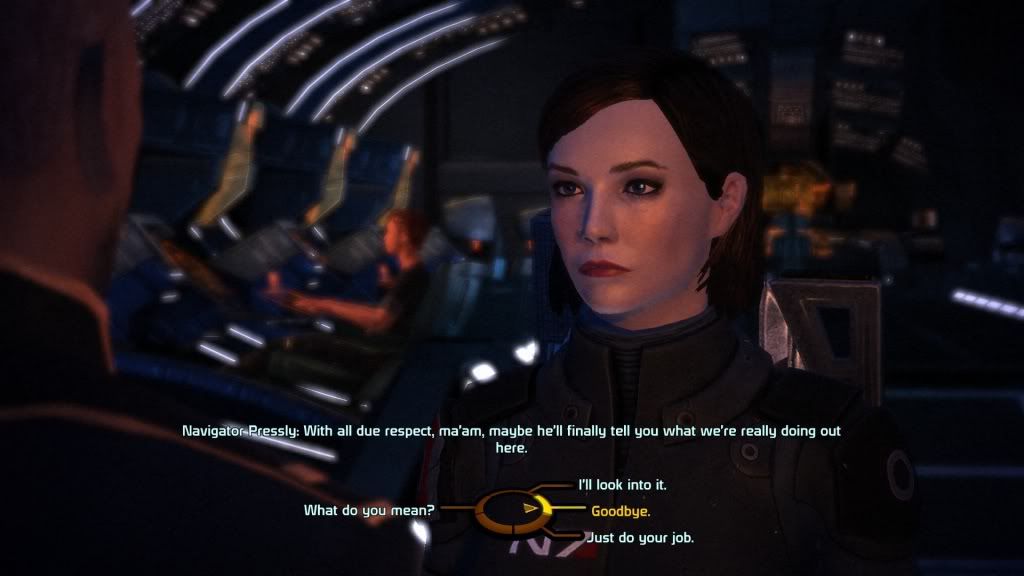Choose the "I'll look into it." reply
Image resolution: width=1024 pixels, height=576 pixels.
[x=622, y=485]
